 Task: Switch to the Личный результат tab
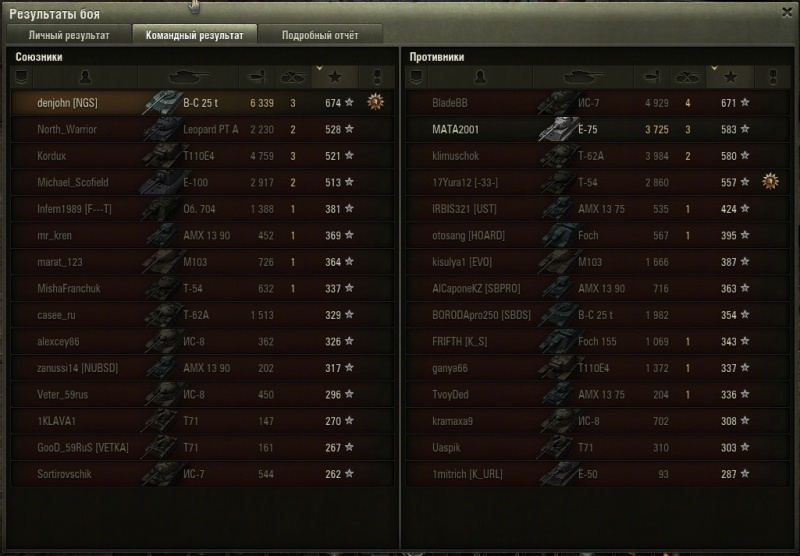[68, 35]
